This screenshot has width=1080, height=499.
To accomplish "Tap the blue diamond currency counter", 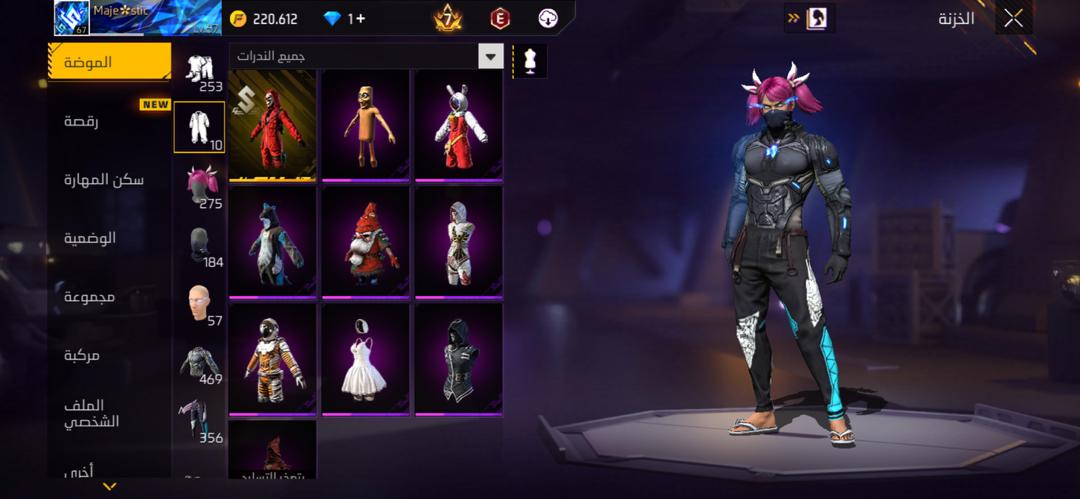I will (x=343, y=18).
